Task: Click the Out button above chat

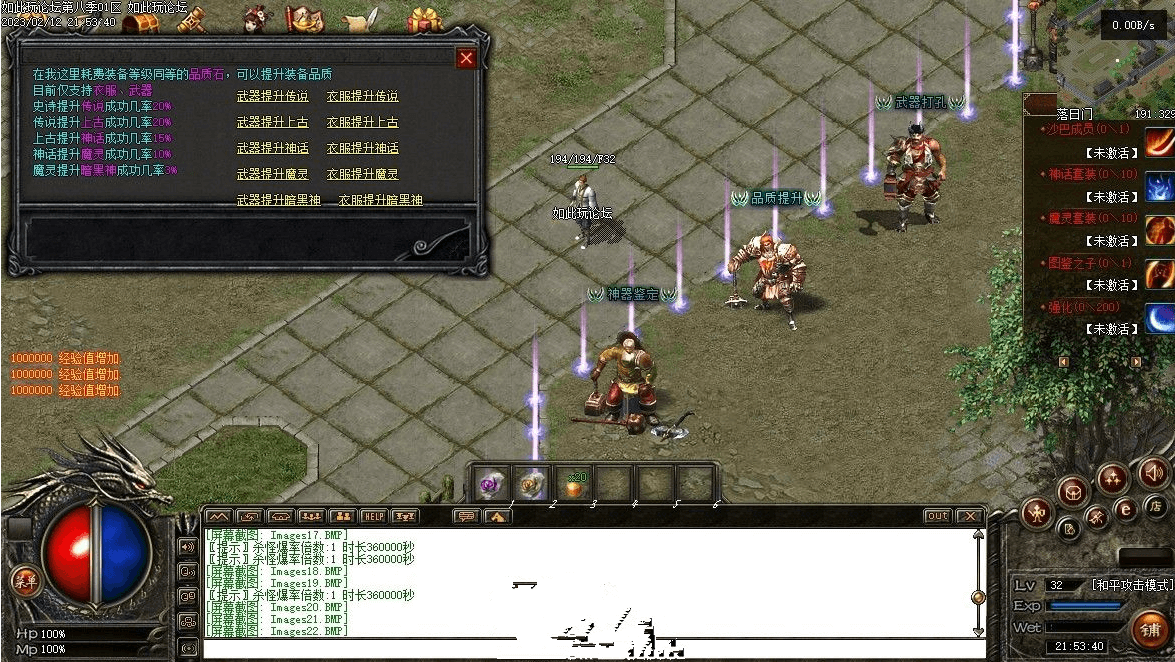Action: (937, 516)
